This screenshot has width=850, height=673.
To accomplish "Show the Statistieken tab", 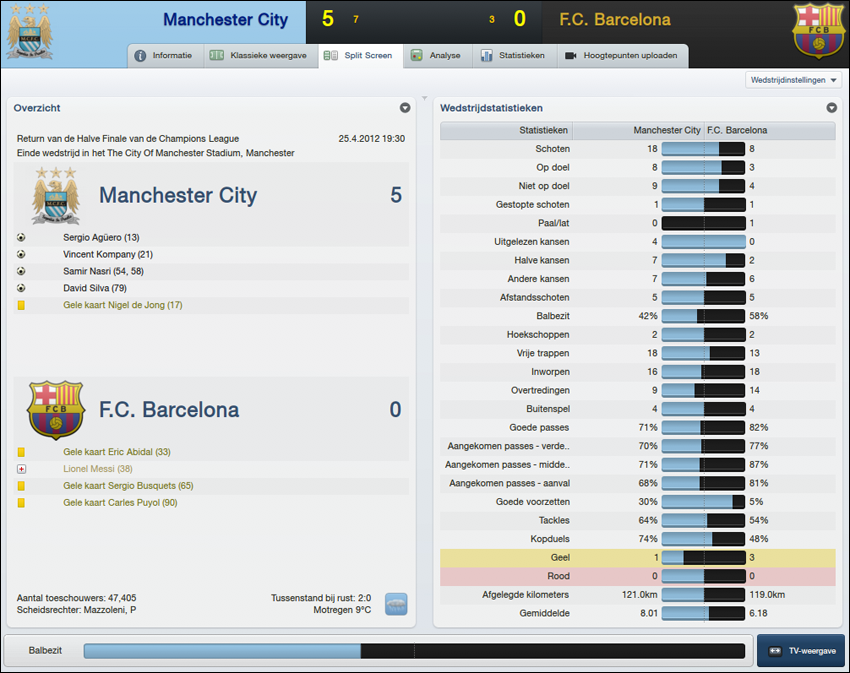I will tap(513, 56).
